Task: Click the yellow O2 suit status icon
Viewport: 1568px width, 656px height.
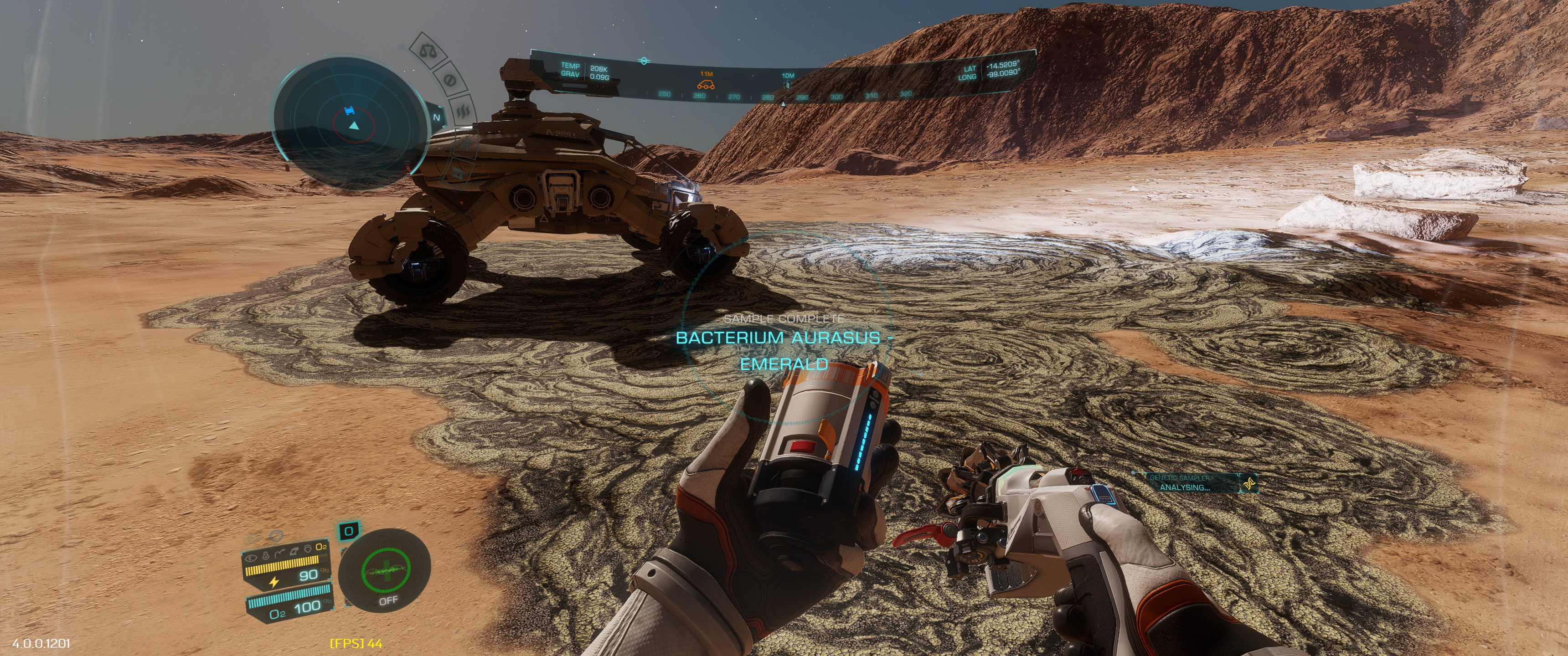Action: click(x=321, y=547)
